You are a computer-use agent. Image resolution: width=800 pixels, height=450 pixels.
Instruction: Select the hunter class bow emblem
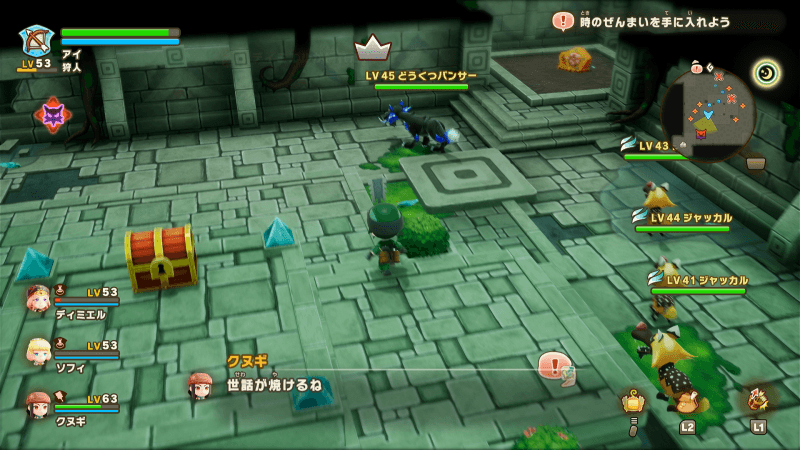pos(36,40)
